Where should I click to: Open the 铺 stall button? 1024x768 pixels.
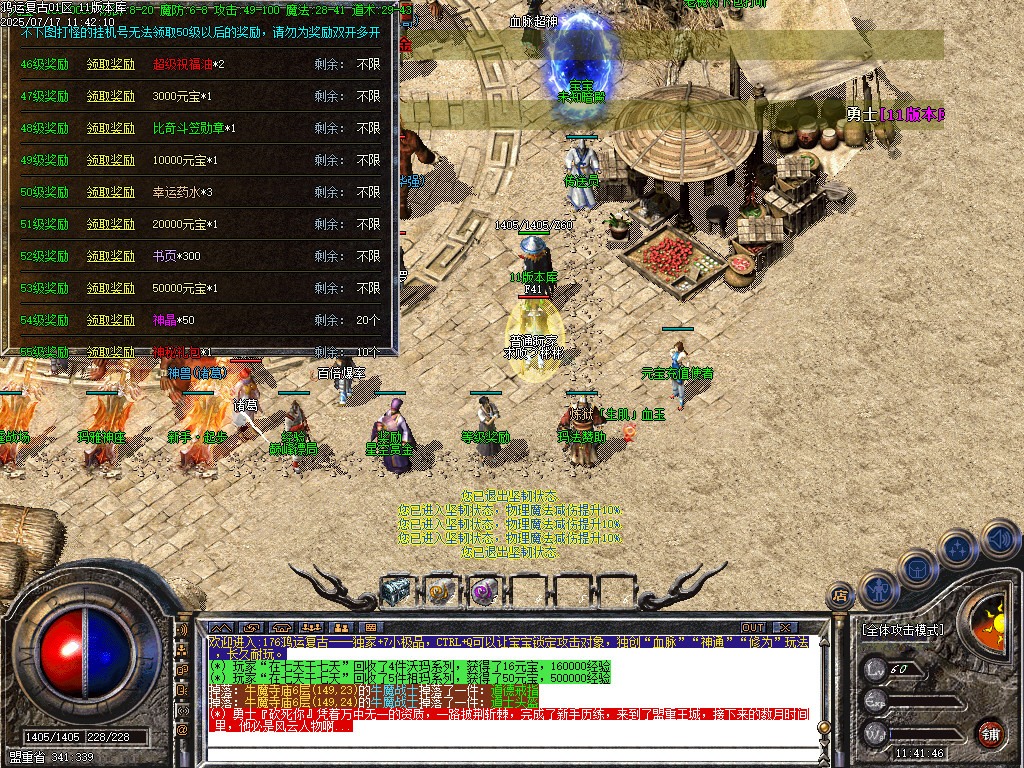[x=990, y=733]
